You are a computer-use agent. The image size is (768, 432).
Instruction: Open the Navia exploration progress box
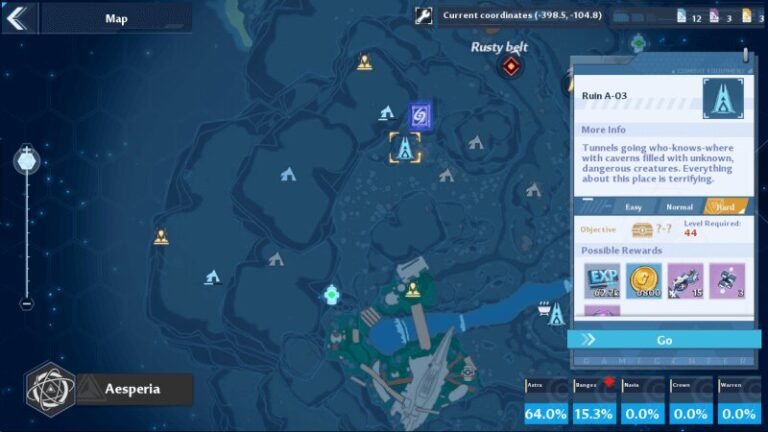tap(643, 402)
